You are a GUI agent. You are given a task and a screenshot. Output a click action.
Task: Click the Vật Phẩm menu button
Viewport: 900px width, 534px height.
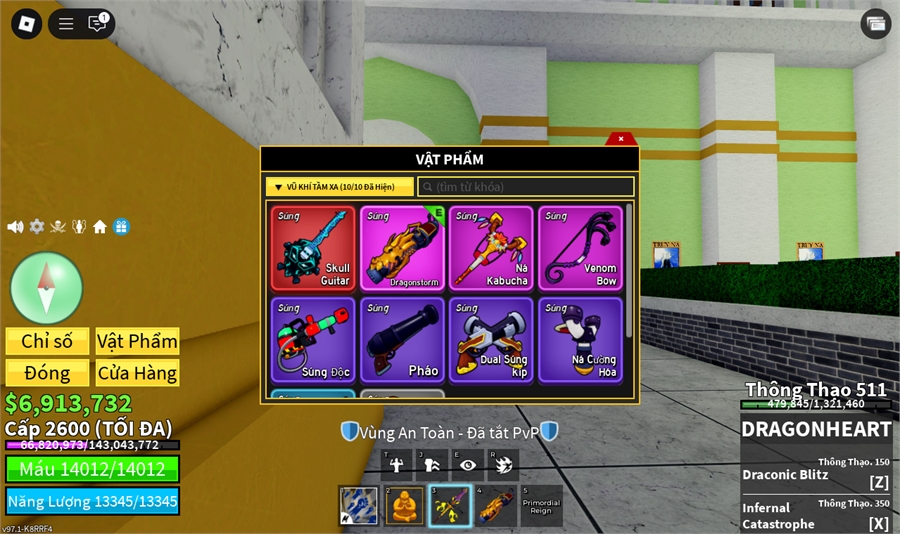[x=137, y=341]
